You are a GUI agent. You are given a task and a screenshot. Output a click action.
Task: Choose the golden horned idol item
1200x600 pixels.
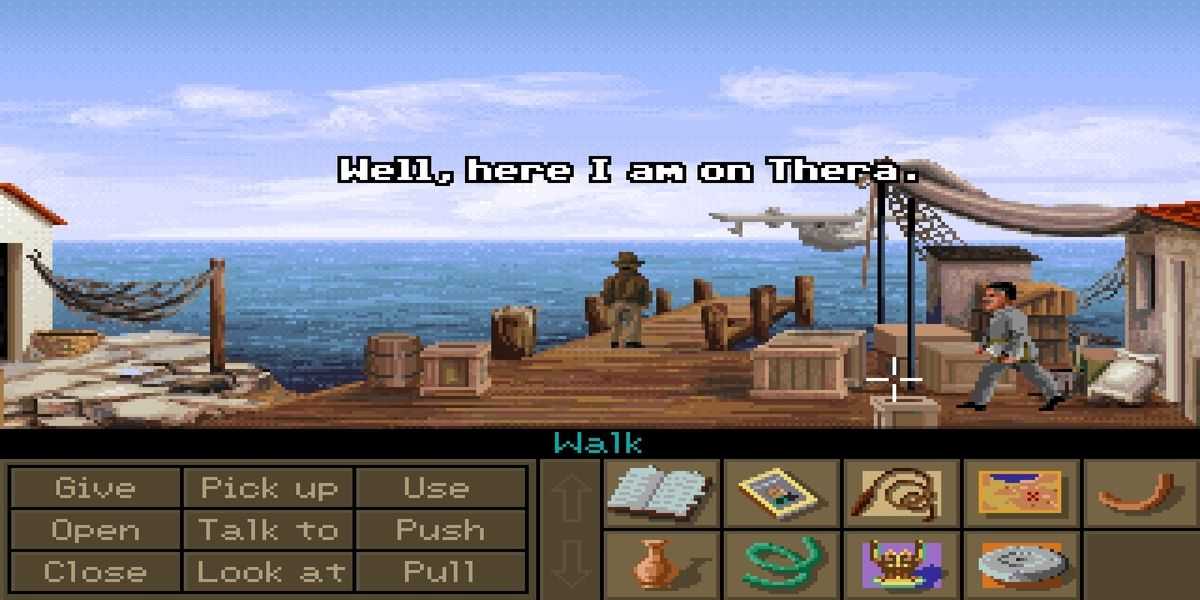(900, 565)
